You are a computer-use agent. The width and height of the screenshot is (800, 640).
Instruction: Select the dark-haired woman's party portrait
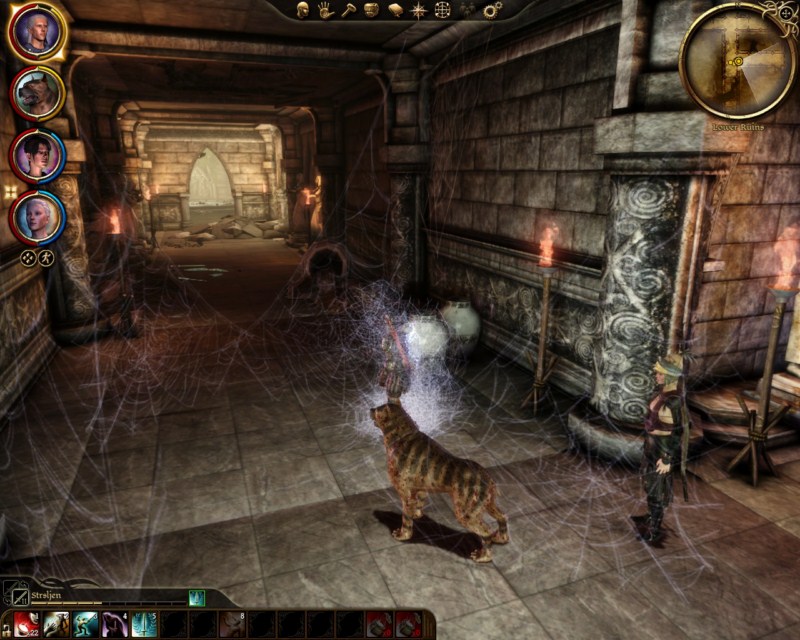point(37,154)
